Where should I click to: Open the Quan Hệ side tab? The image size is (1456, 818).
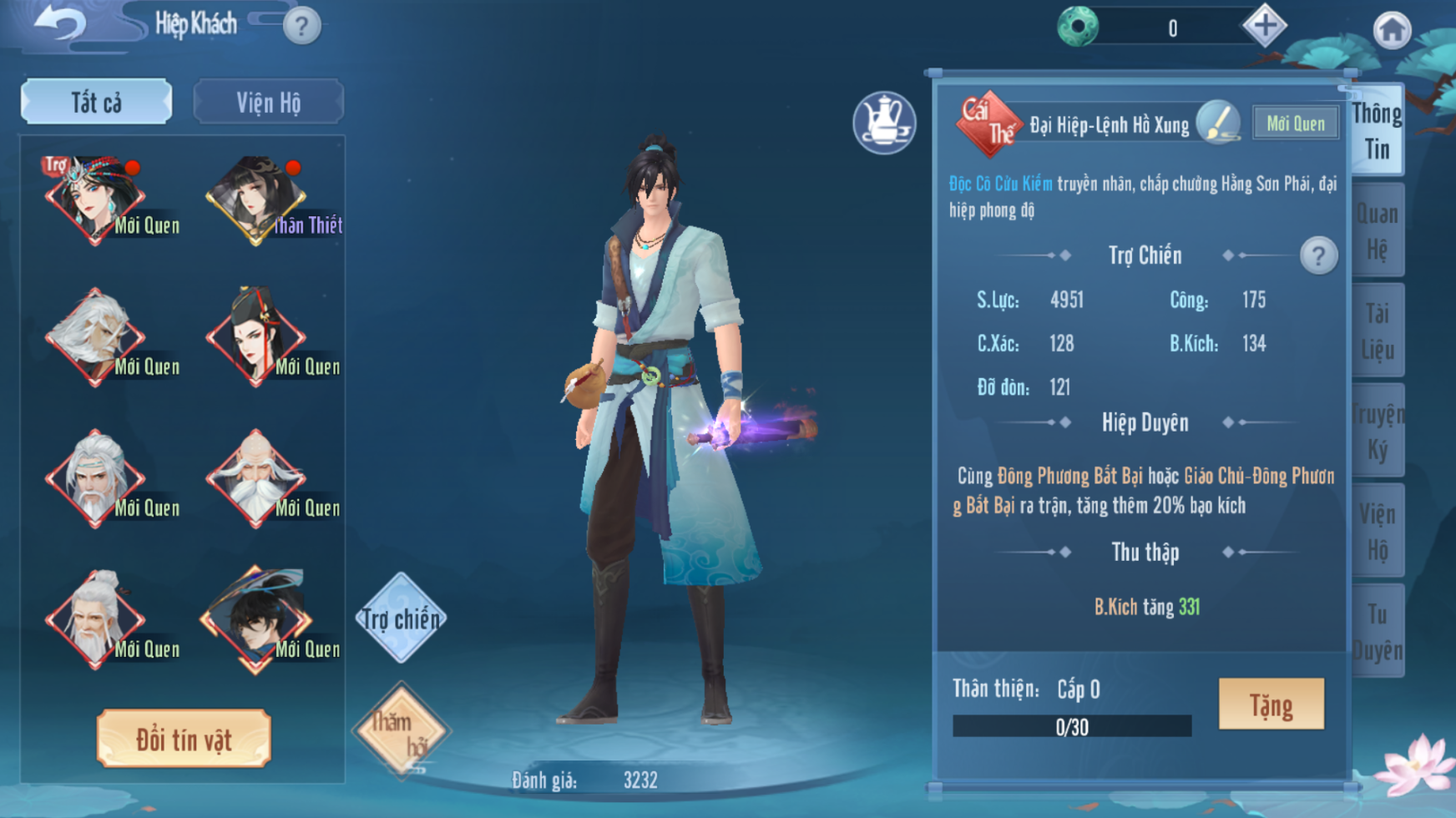(x=1377, y=231)
